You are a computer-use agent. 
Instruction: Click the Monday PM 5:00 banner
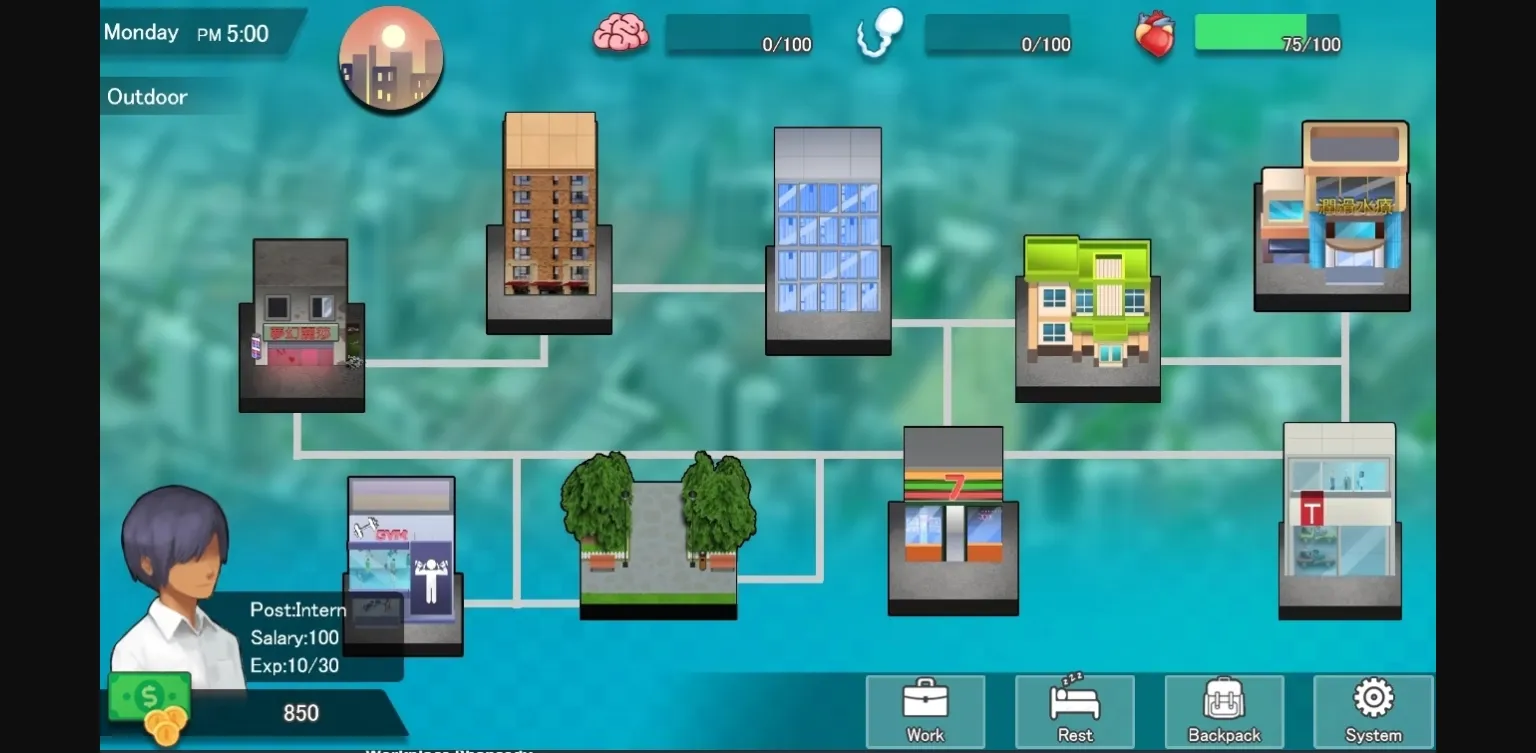190,32
